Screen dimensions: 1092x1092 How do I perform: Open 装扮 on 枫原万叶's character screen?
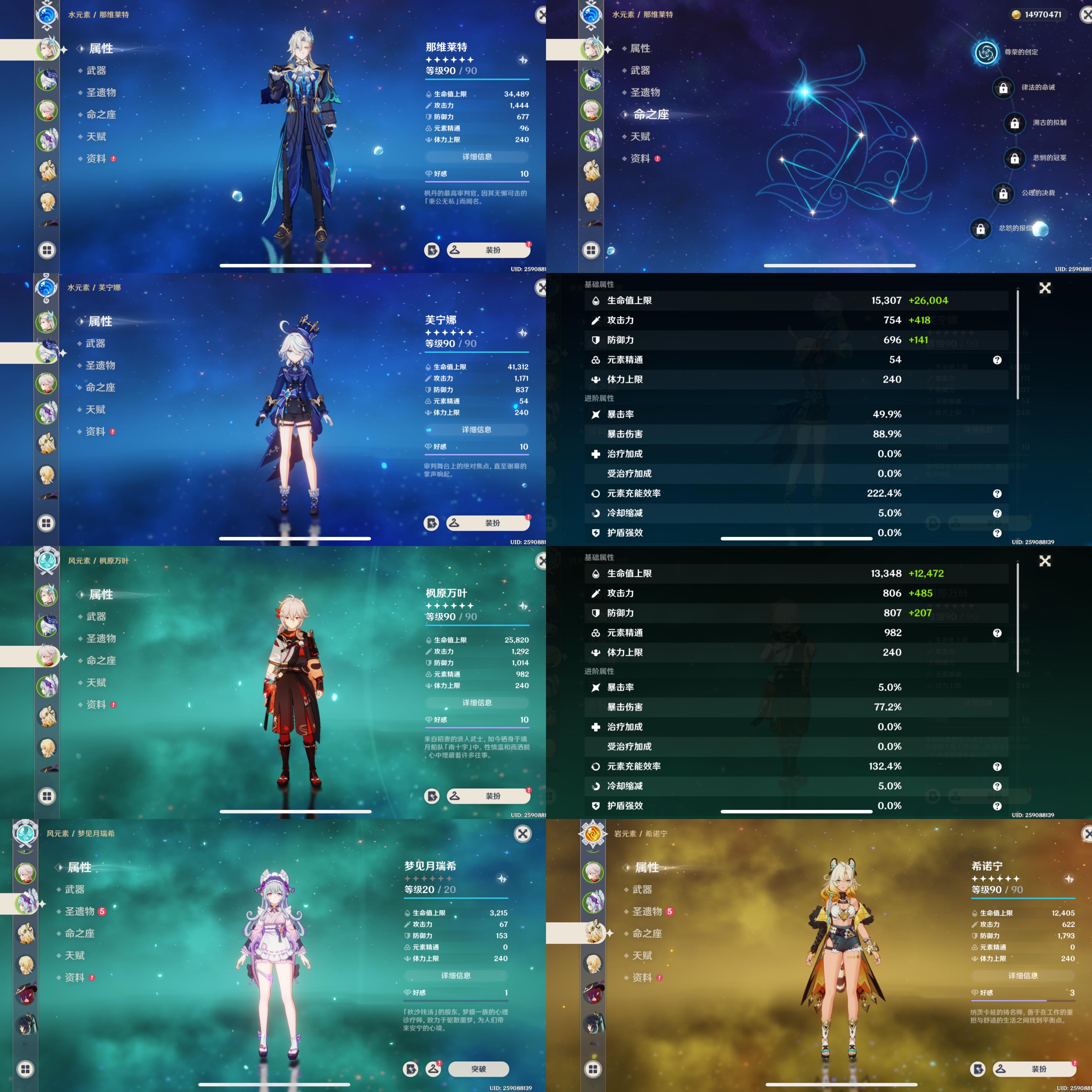[488, 796]
